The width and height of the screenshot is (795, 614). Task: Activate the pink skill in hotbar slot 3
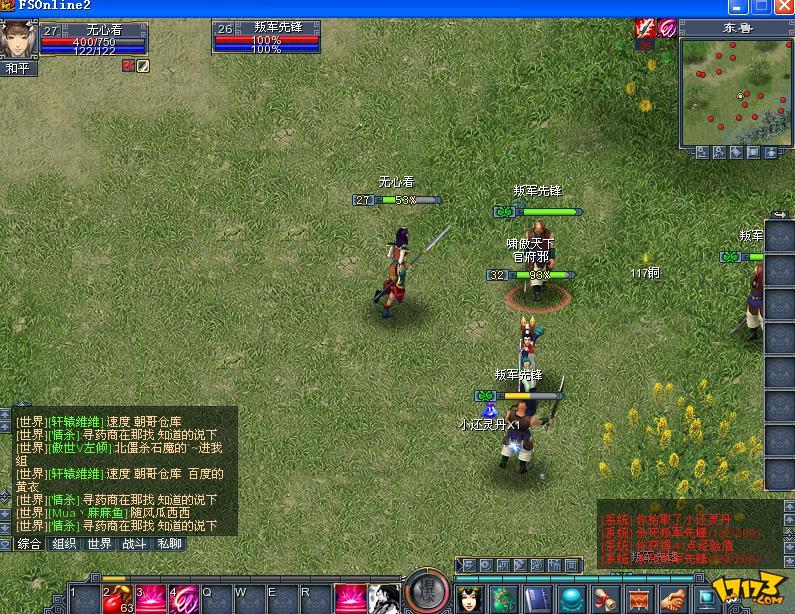pos(151,598)
